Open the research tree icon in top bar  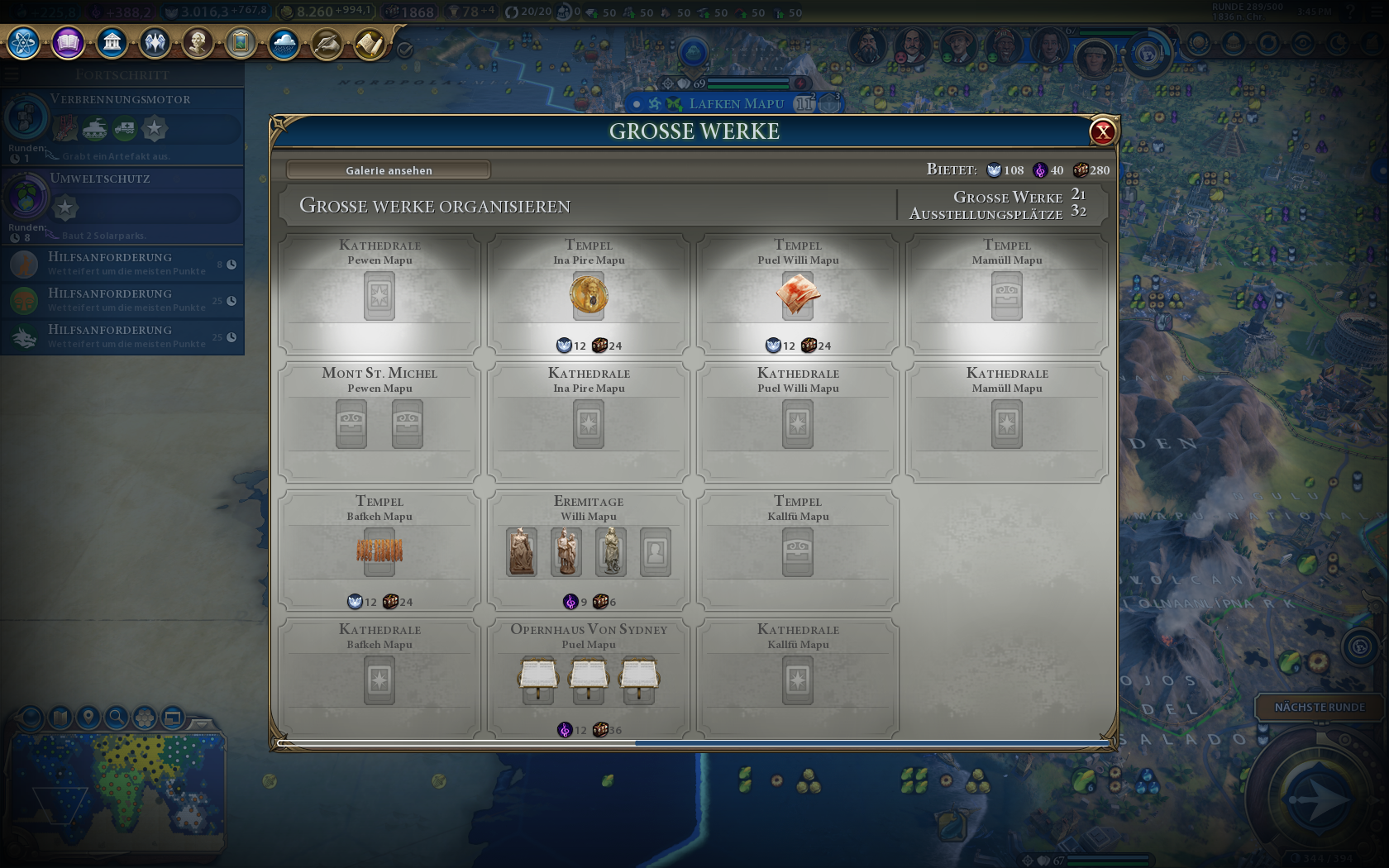pos(24,42)
